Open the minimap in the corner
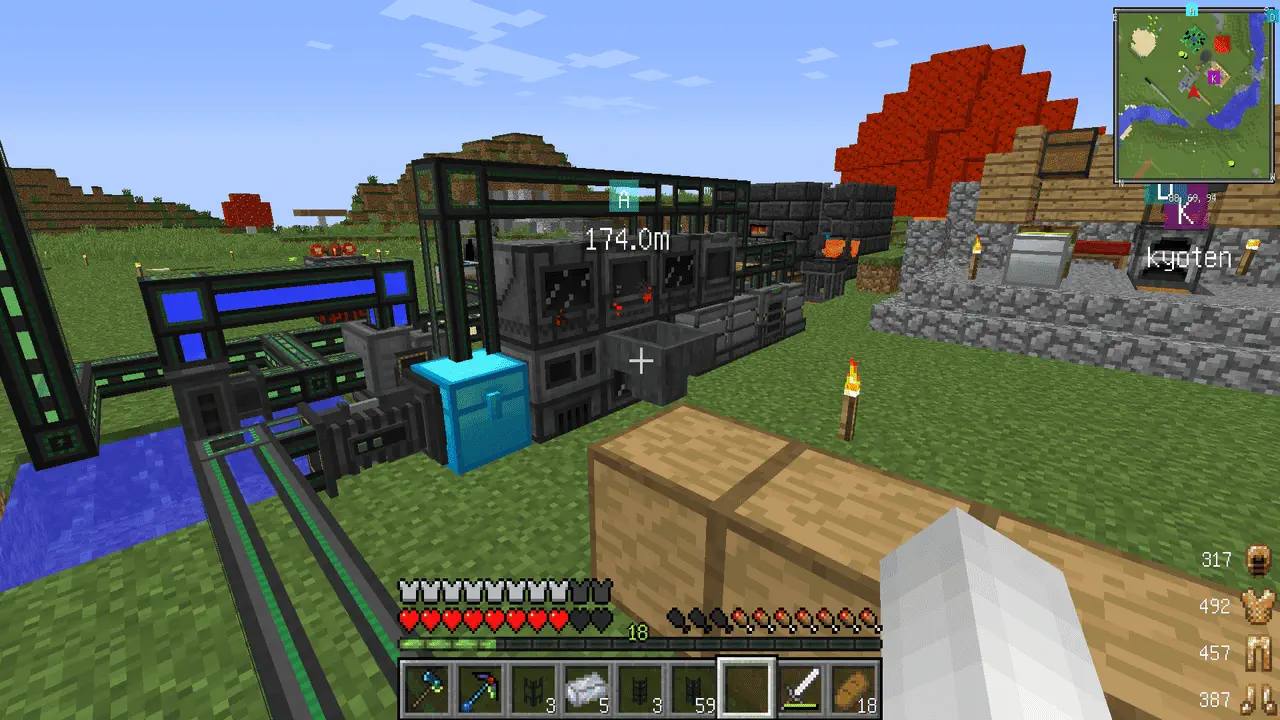1280x720 pixels. pos(1194,96)
